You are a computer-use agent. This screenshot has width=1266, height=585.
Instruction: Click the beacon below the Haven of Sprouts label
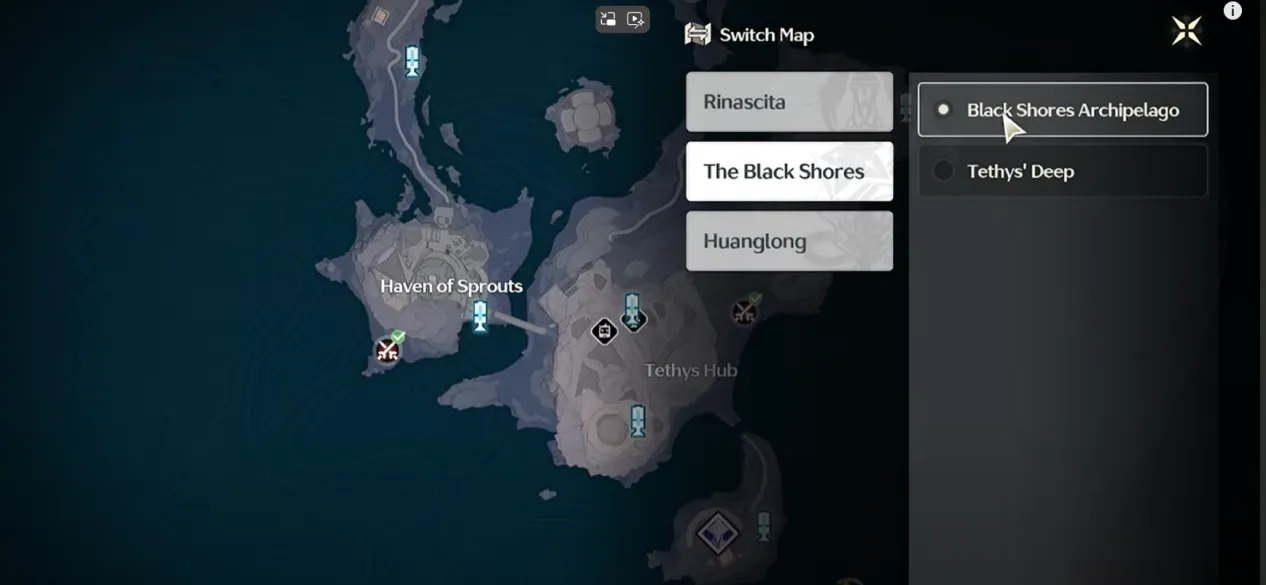pos(480,316)
